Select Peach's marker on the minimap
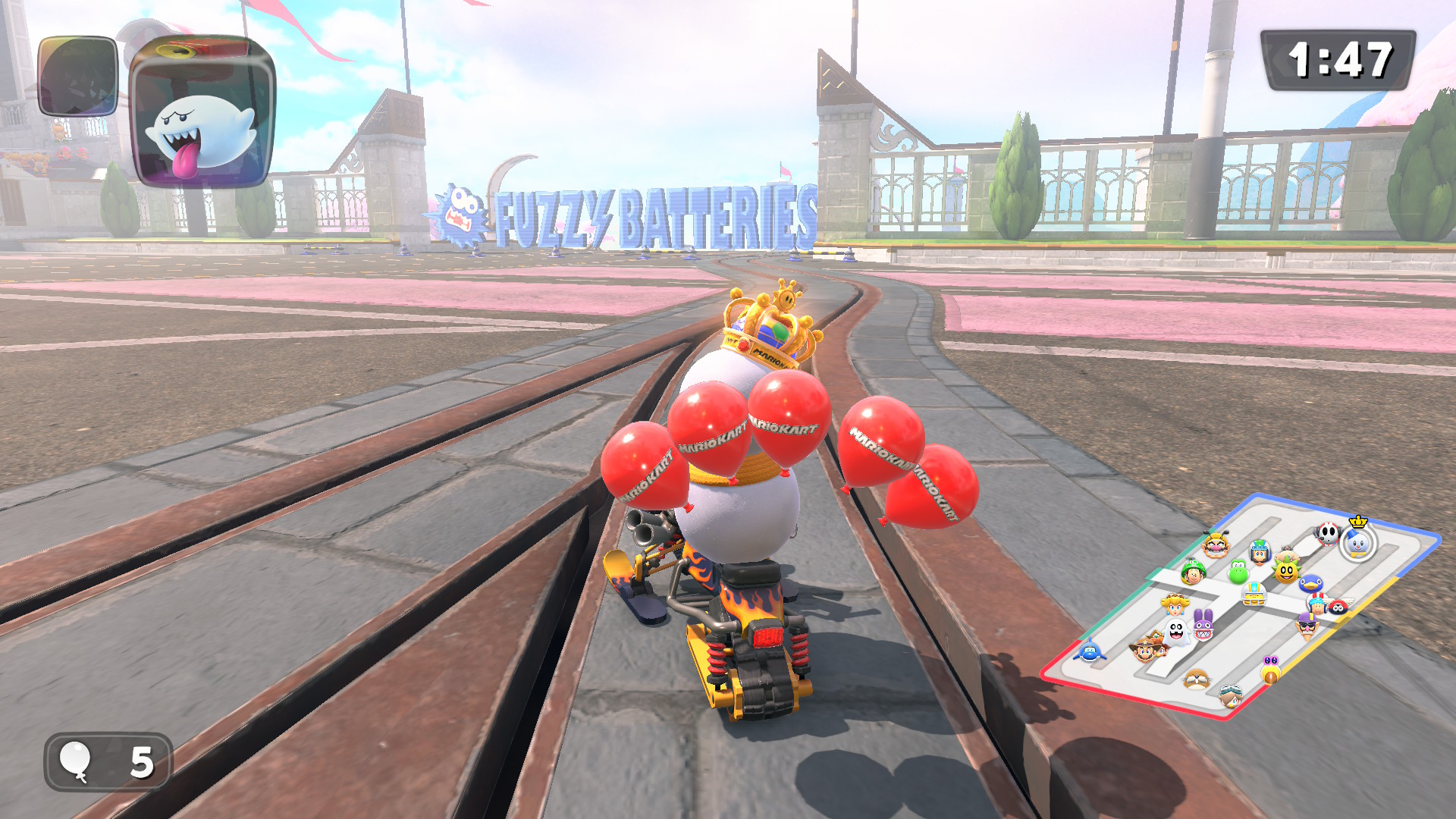The height and width of the screenshot is (819, 1456). (x=1175, y=604)
